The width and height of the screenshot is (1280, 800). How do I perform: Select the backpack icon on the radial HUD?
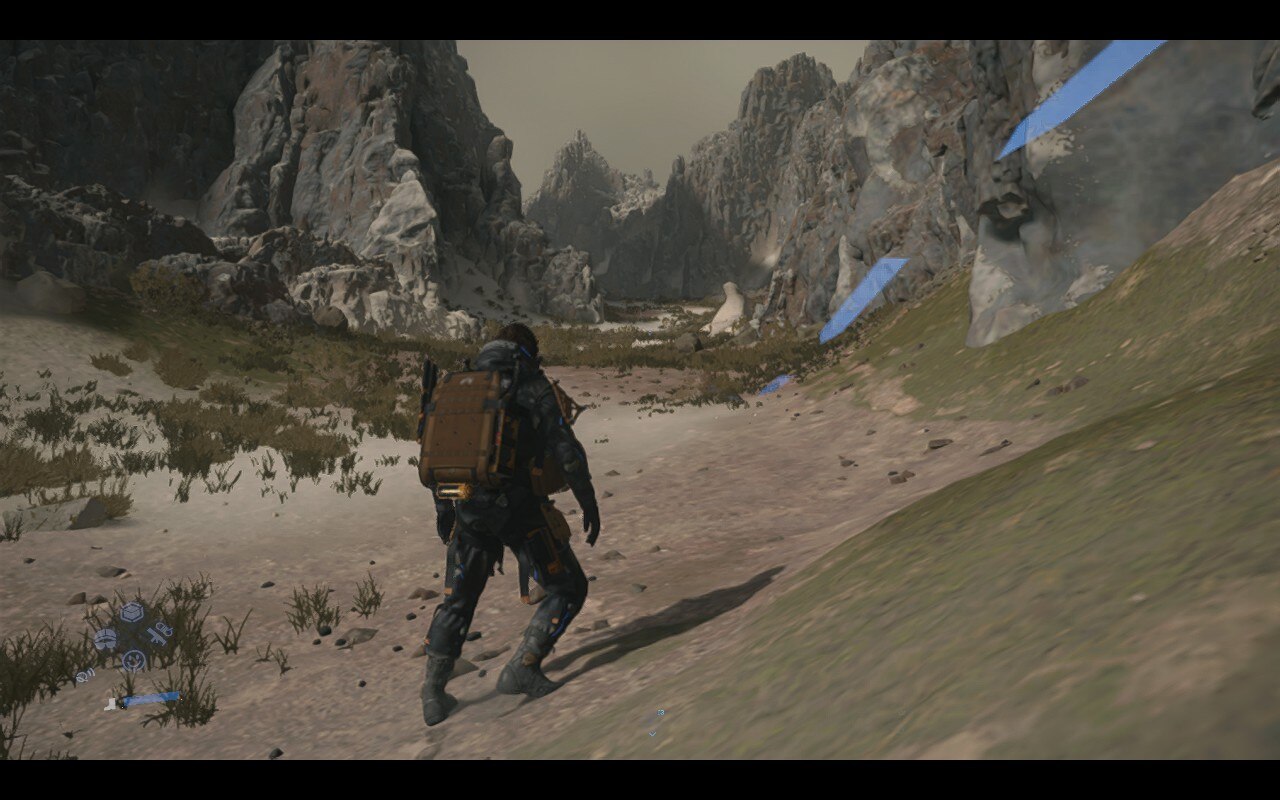click(105, 639)
